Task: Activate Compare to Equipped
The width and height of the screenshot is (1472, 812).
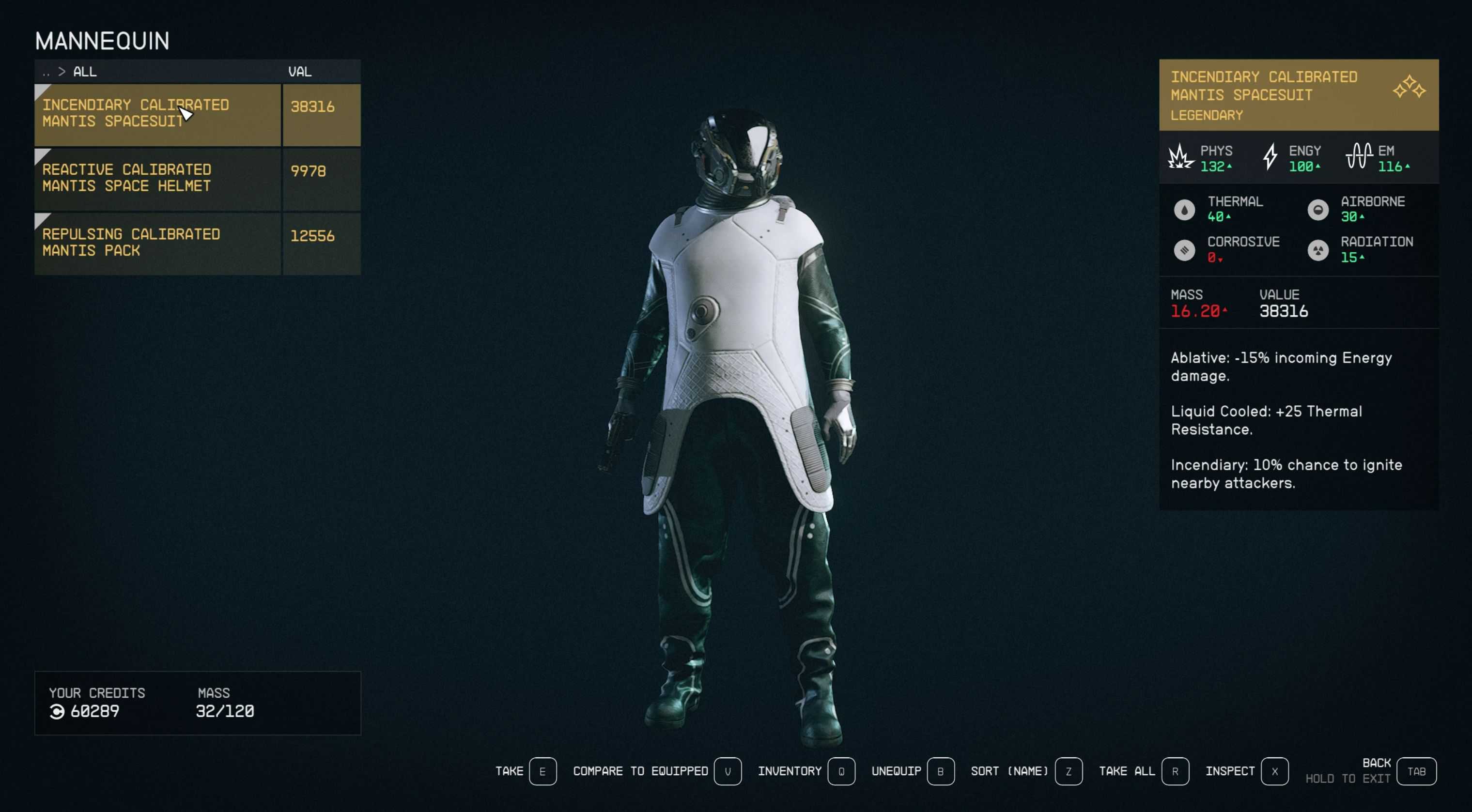Action: [727, 771]
